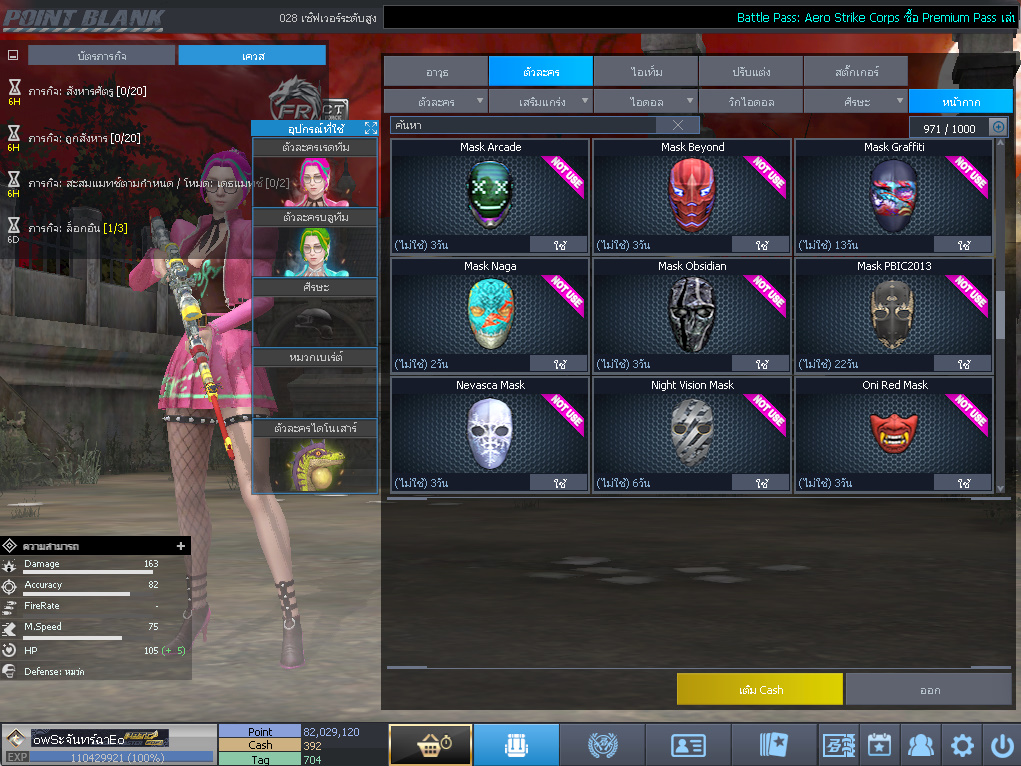Open the shop basket icon
1021x766 pixels.
pos(430,745)
